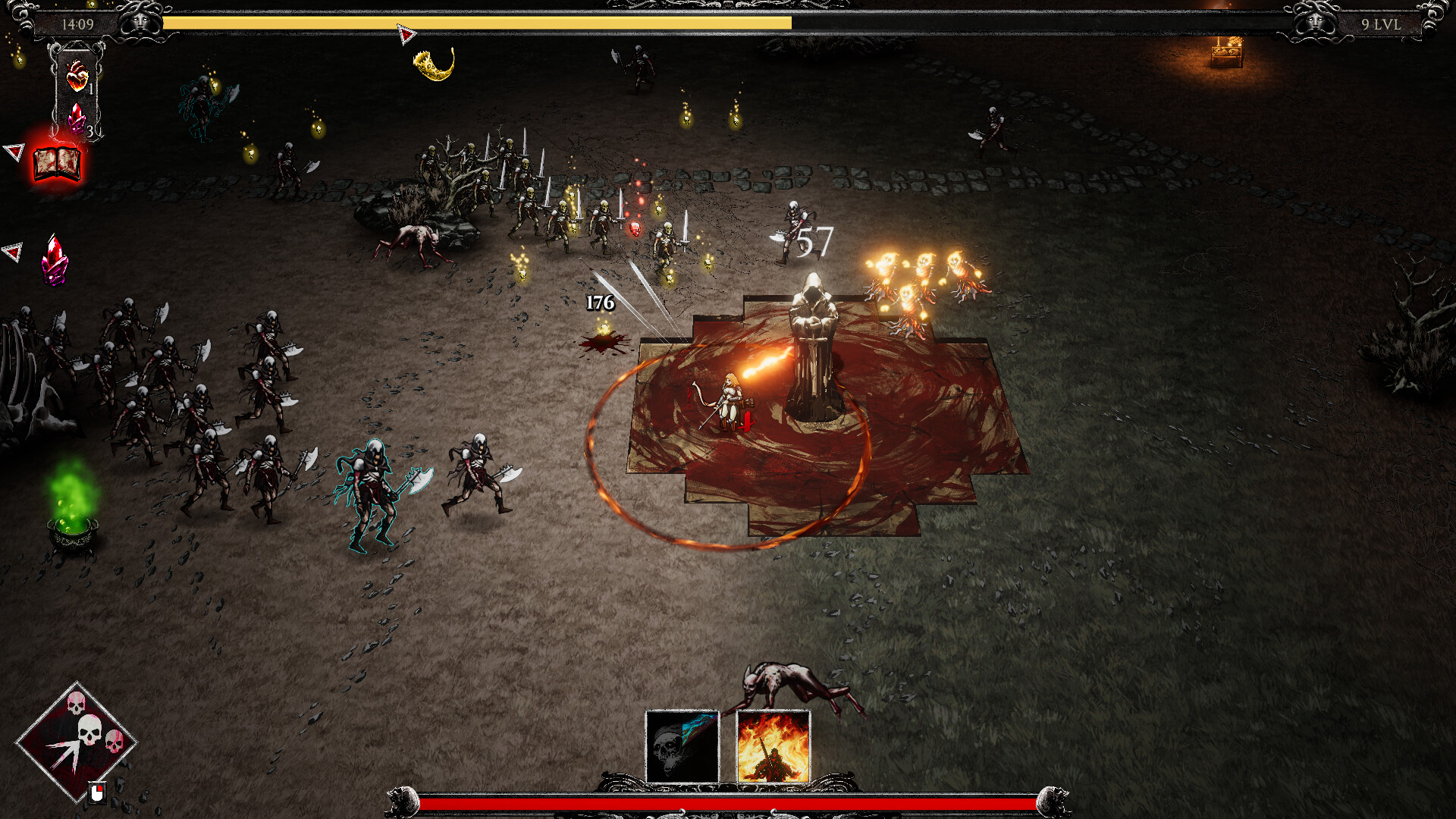This screenshot has width=1456, height=819.
Task: Click the lower red crystal direction arrow
Action: [12, 249]
